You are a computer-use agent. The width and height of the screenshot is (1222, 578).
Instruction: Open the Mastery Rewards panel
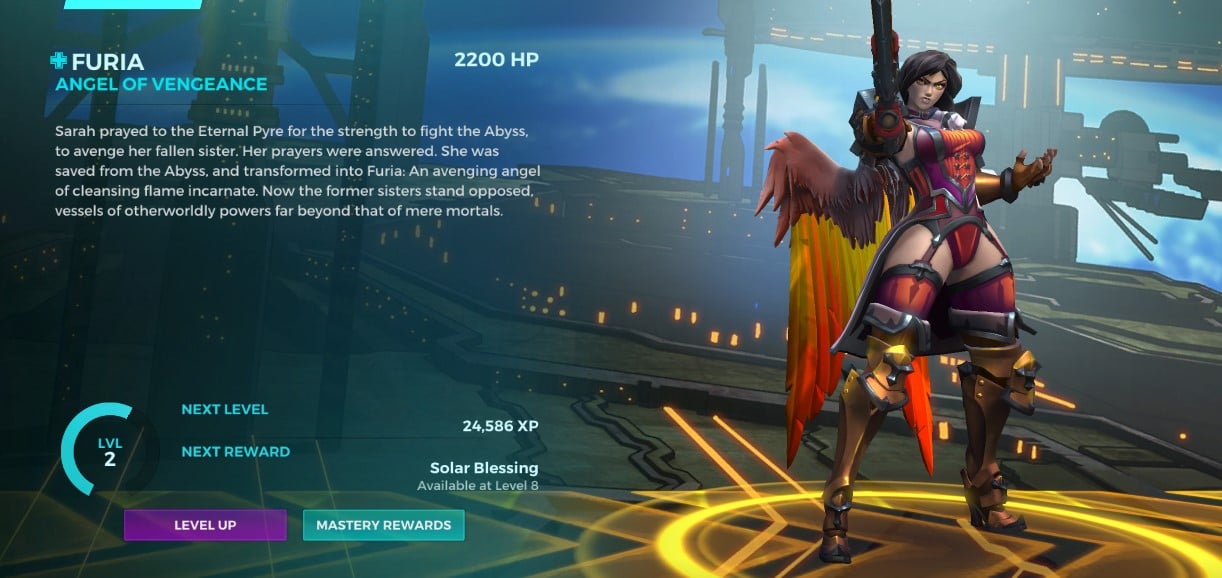click(x=383, y=525)
